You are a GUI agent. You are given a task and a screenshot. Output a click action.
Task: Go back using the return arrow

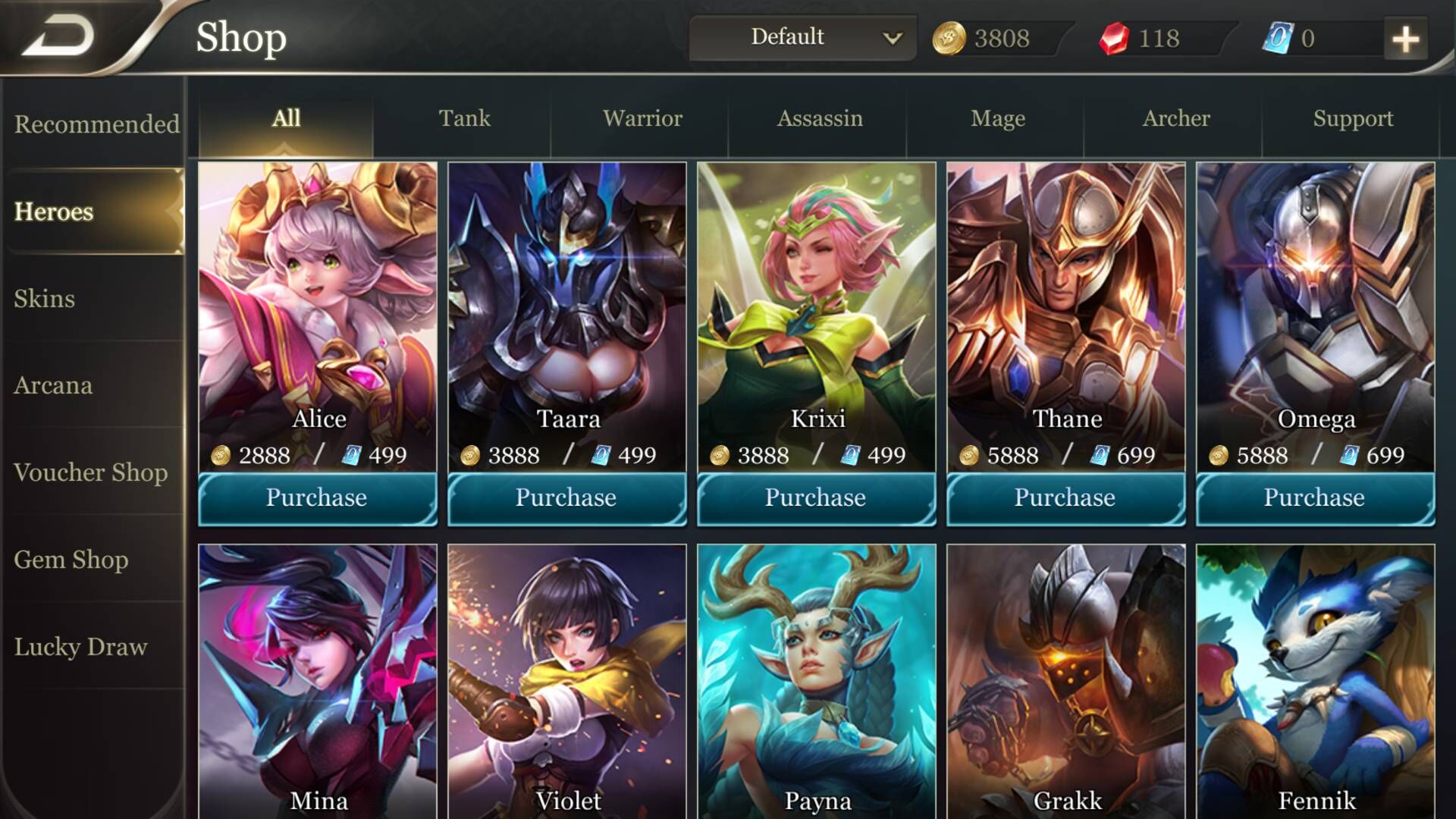click(59, 36)
